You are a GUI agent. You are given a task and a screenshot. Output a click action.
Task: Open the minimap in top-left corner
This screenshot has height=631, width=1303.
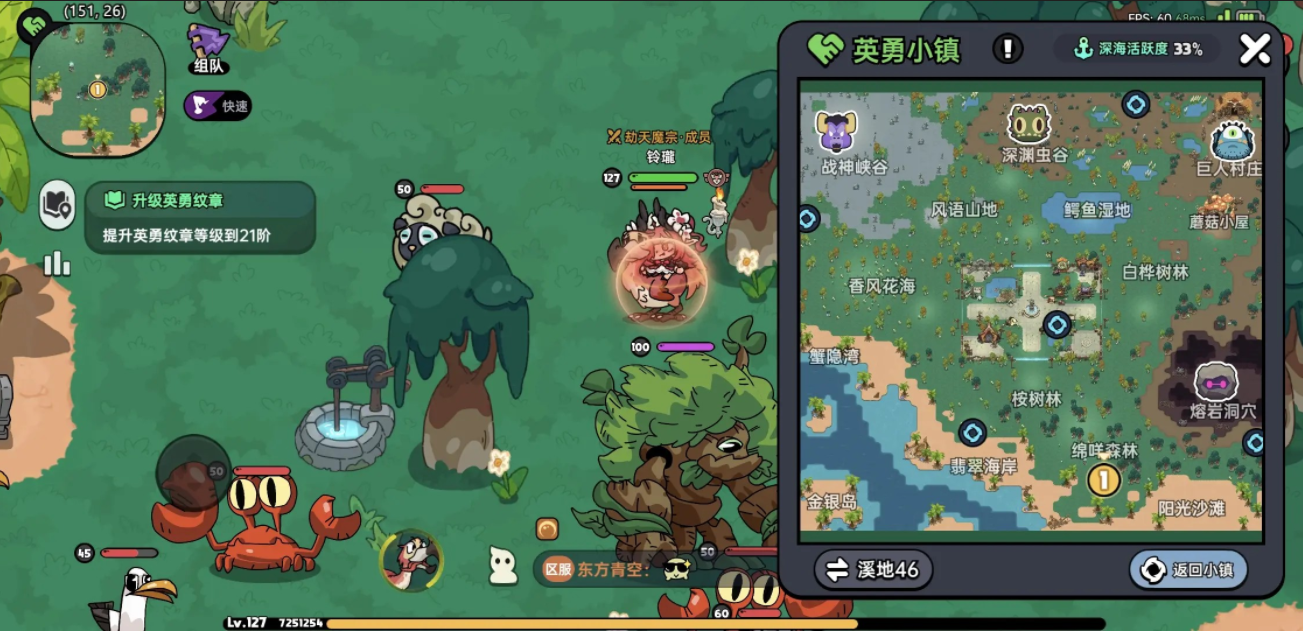pyautogui.click(x=97, y=89)
